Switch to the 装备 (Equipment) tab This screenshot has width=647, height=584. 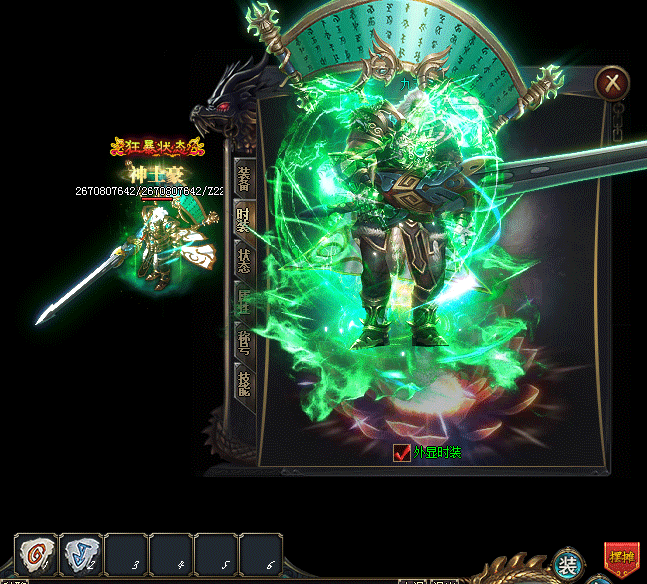244,179
